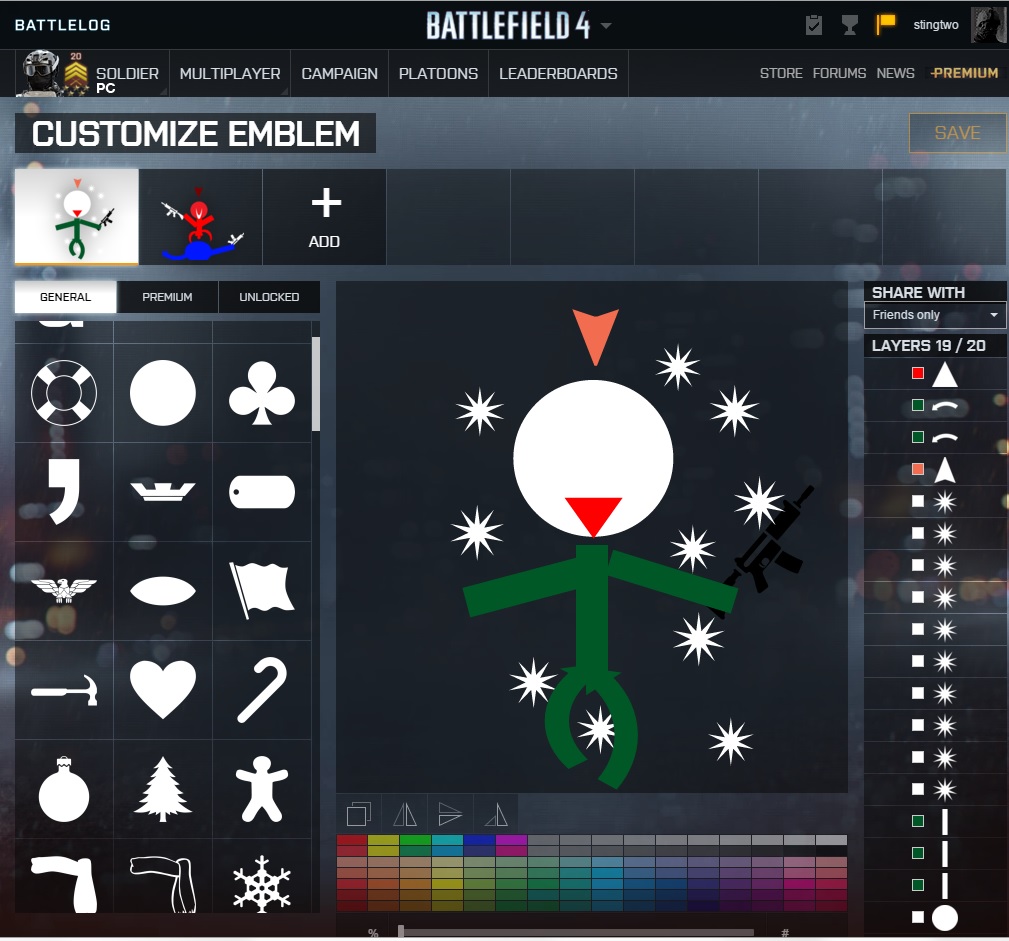Open the Platoons section
This screenshot has width=1009, height=941.
tap(438, 73)
